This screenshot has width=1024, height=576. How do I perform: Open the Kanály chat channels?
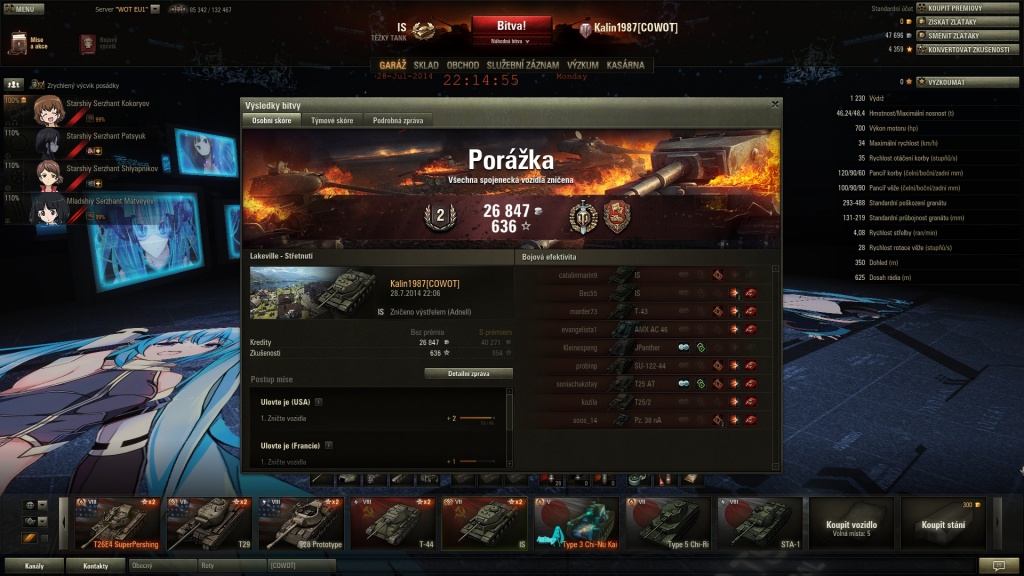[34, 565]
